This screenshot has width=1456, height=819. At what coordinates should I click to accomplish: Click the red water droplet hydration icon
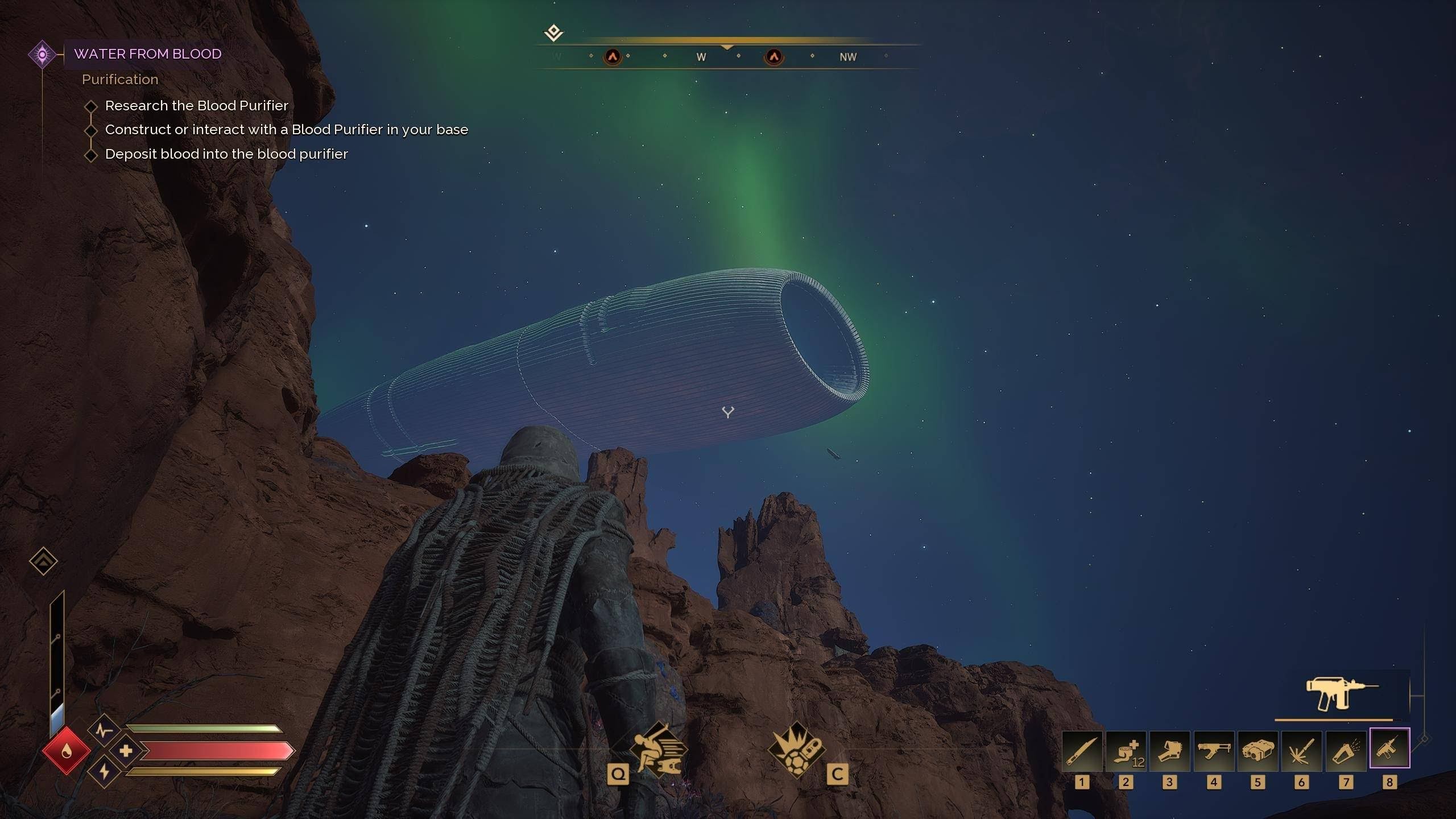[66, 751]
